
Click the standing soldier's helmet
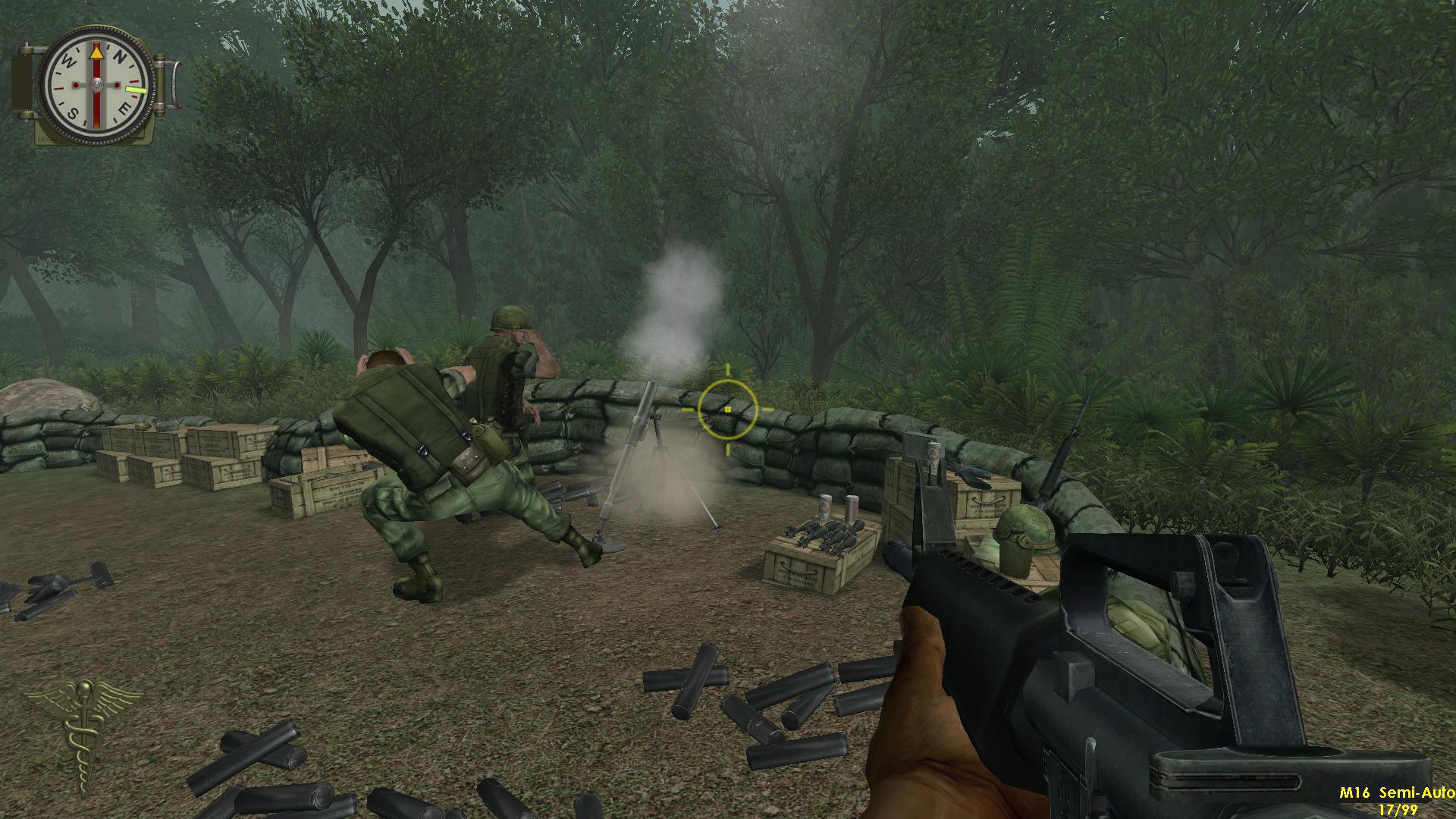coord(510,318)
